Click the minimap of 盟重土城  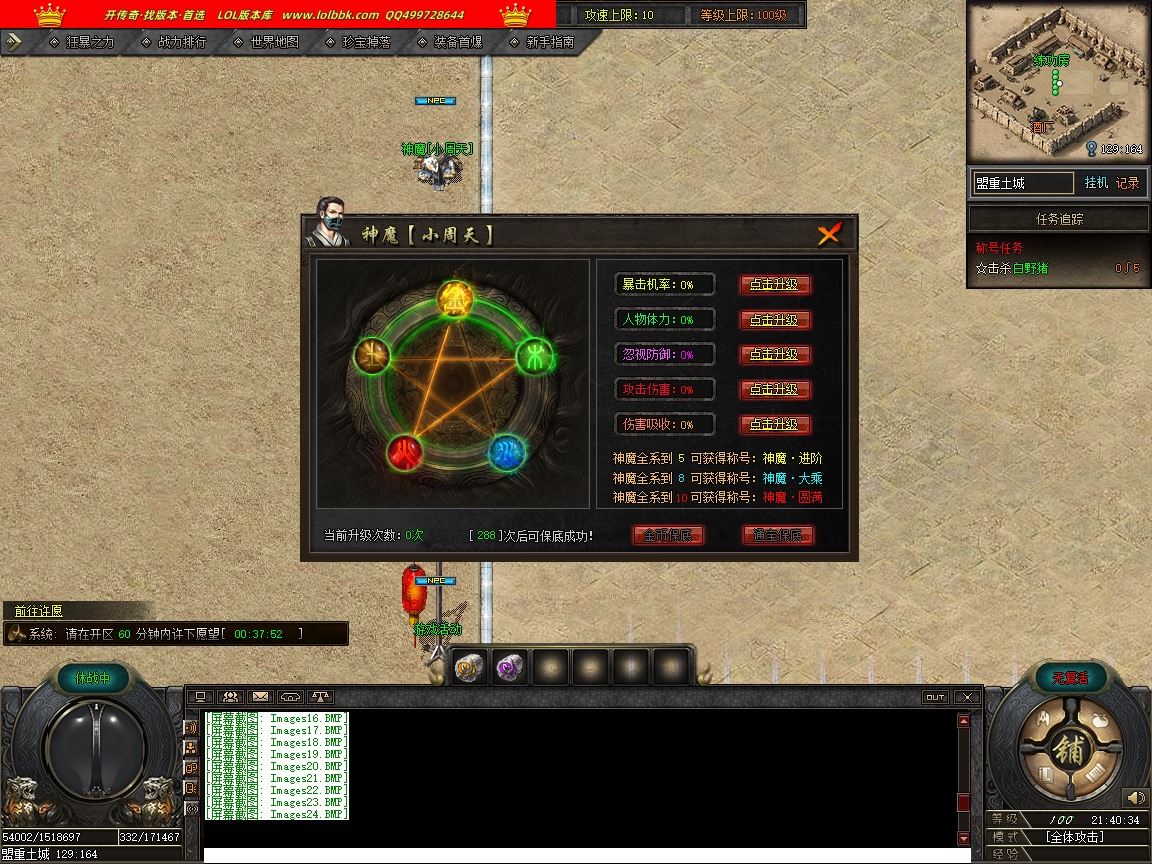1058,80
